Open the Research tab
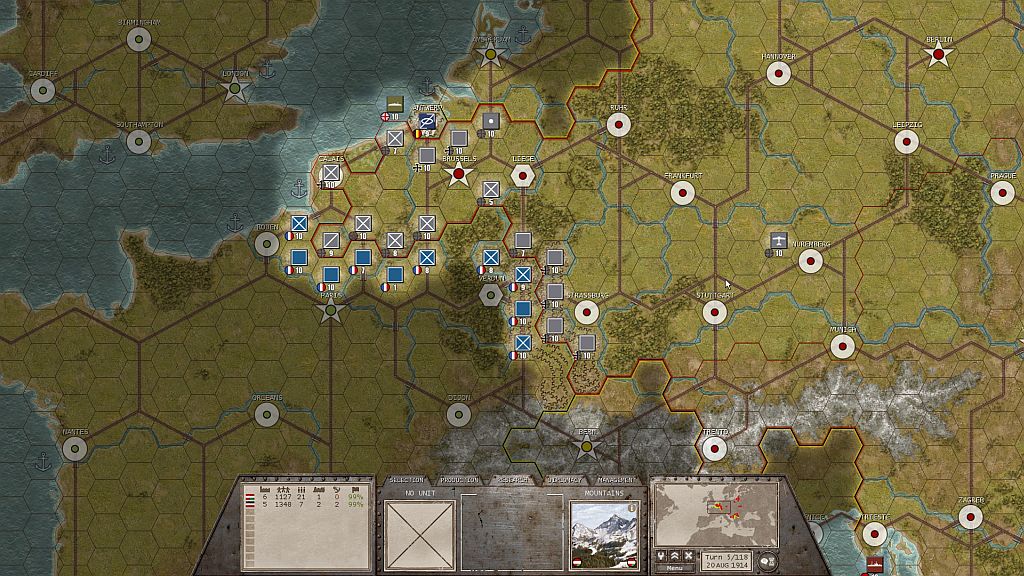 pyautogui.click(x=513, y=480)
